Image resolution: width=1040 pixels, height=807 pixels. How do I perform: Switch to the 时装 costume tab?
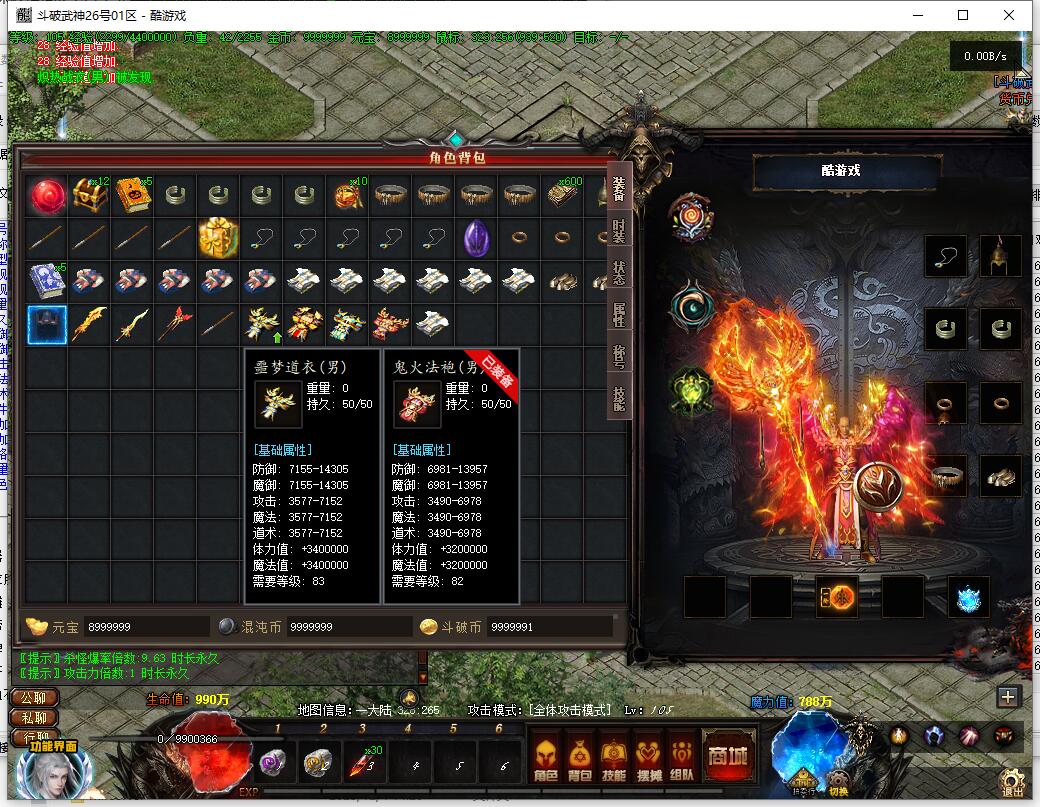619,231
